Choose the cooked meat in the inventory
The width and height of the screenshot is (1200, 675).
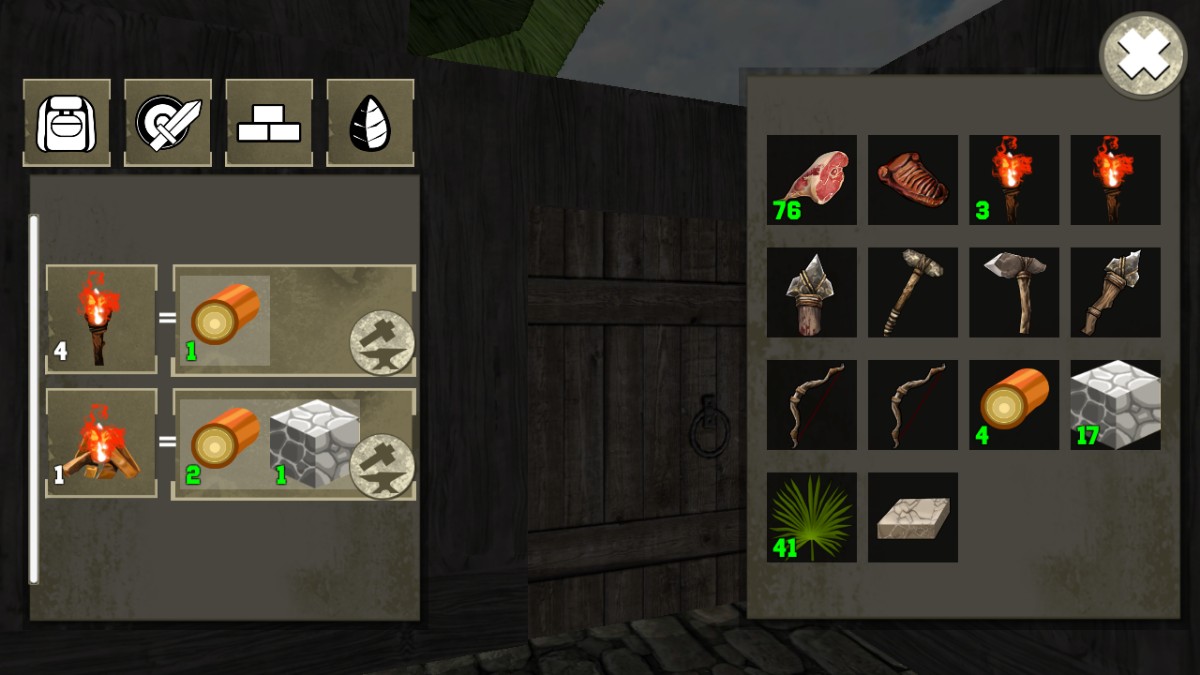[x=913, y=180]
